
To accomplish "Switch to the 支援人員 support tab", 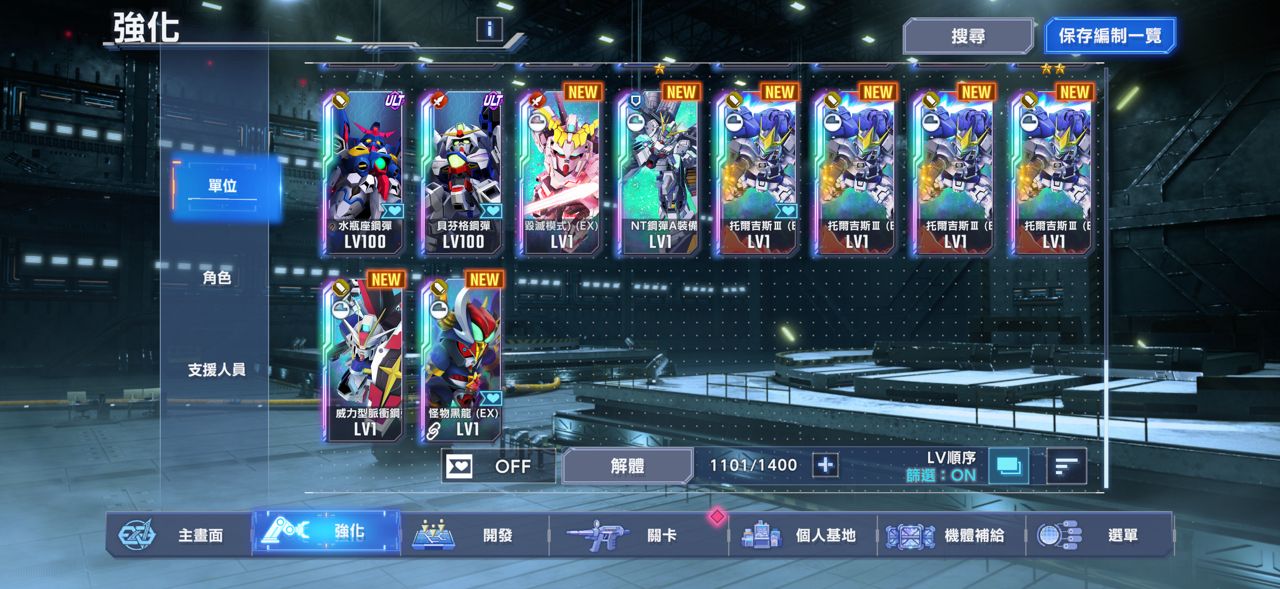I will [217, 370].
